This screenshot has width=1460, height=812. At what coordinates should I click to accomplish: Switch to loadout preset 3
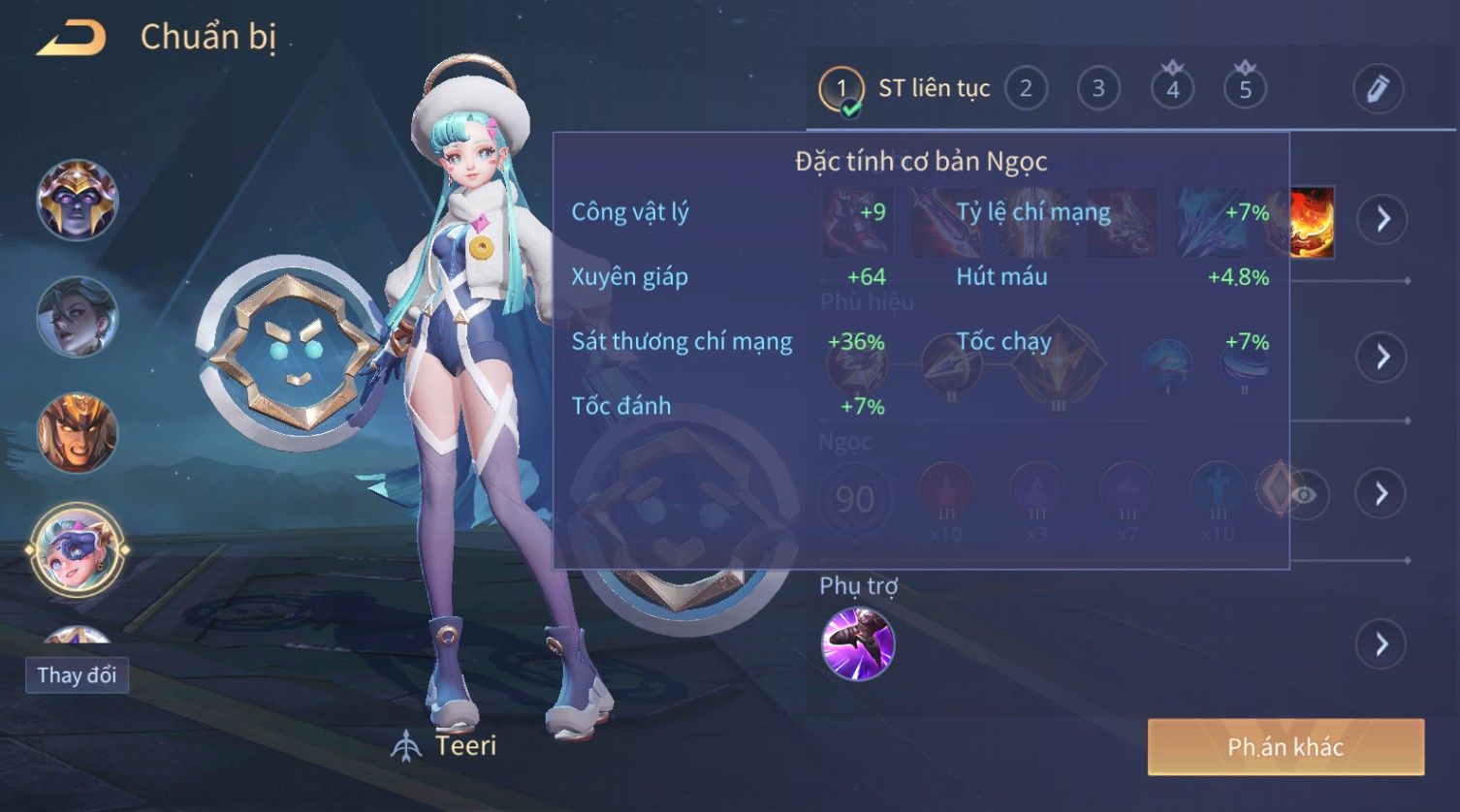[x=1098, y=89]
